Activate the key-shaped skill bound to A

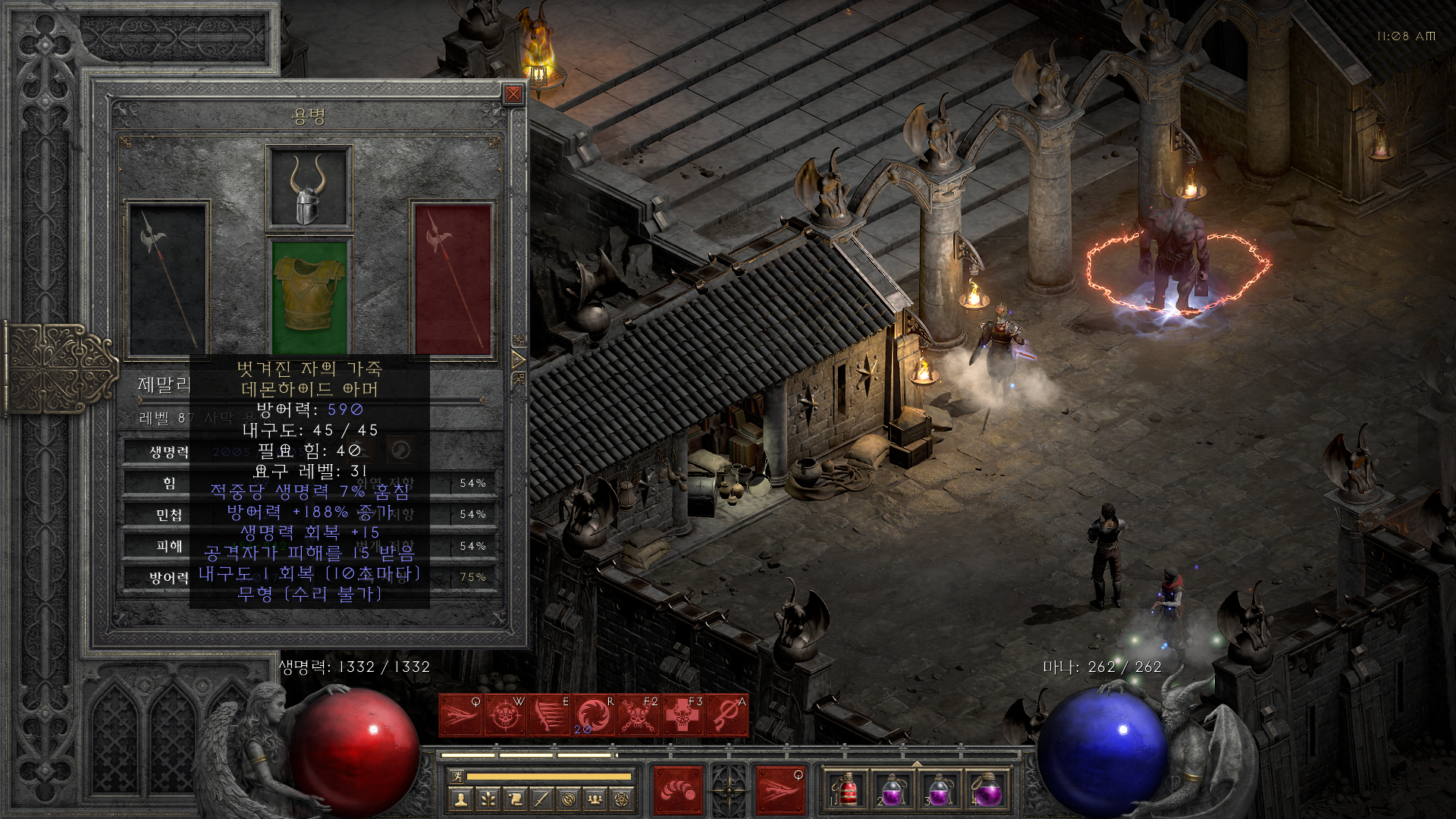tap(726, 716)
